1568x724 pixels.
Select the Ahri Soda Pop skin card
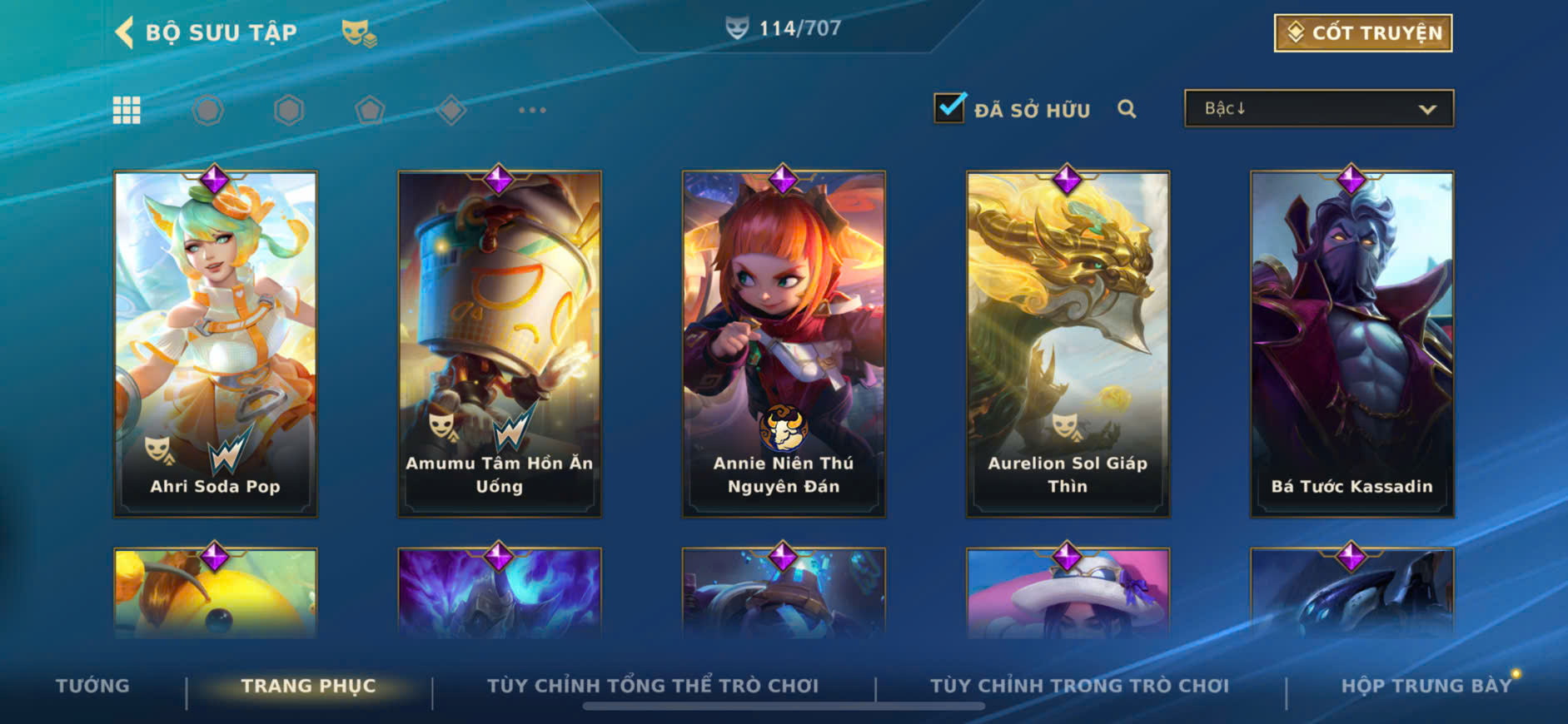pyautogui.click(x=215, y=343)
